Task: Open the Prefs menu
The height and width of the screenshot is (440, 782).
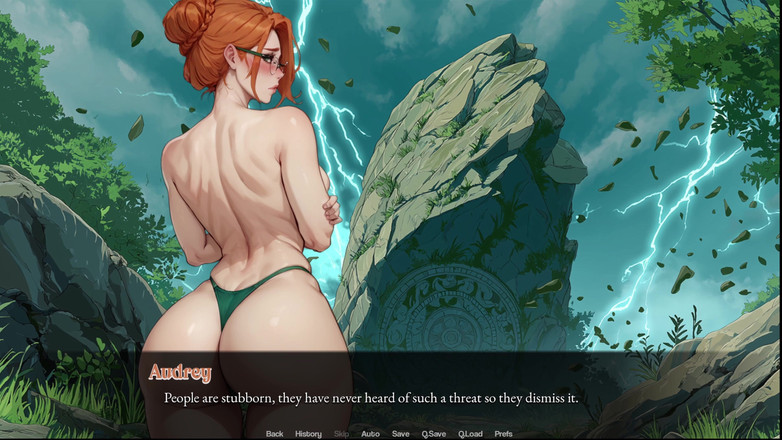Action: (x=503, y=434)
